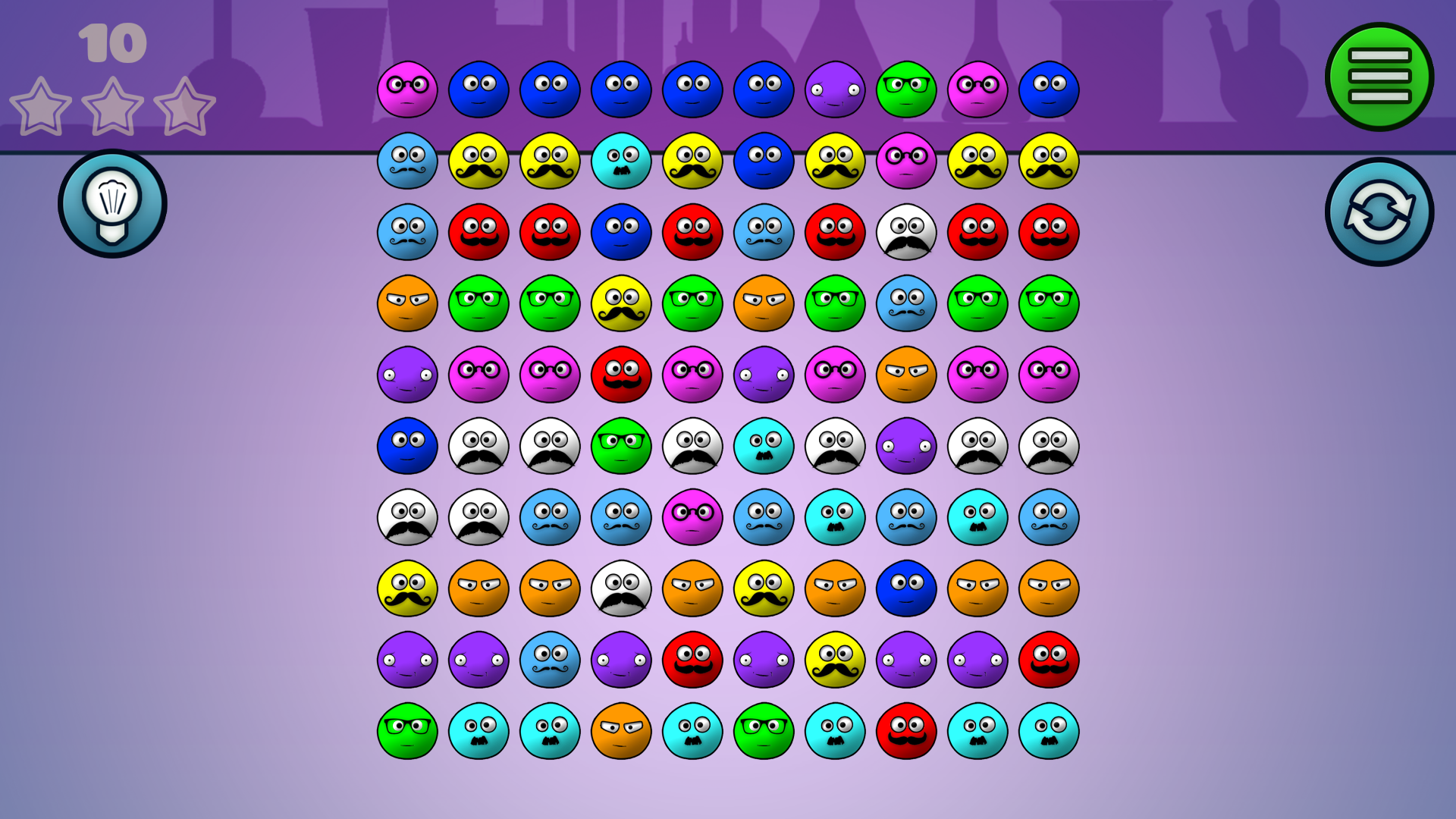This screenshot has width=1456, height=819.
Task: Select the red bubble in the purple row
Action: 692,660
